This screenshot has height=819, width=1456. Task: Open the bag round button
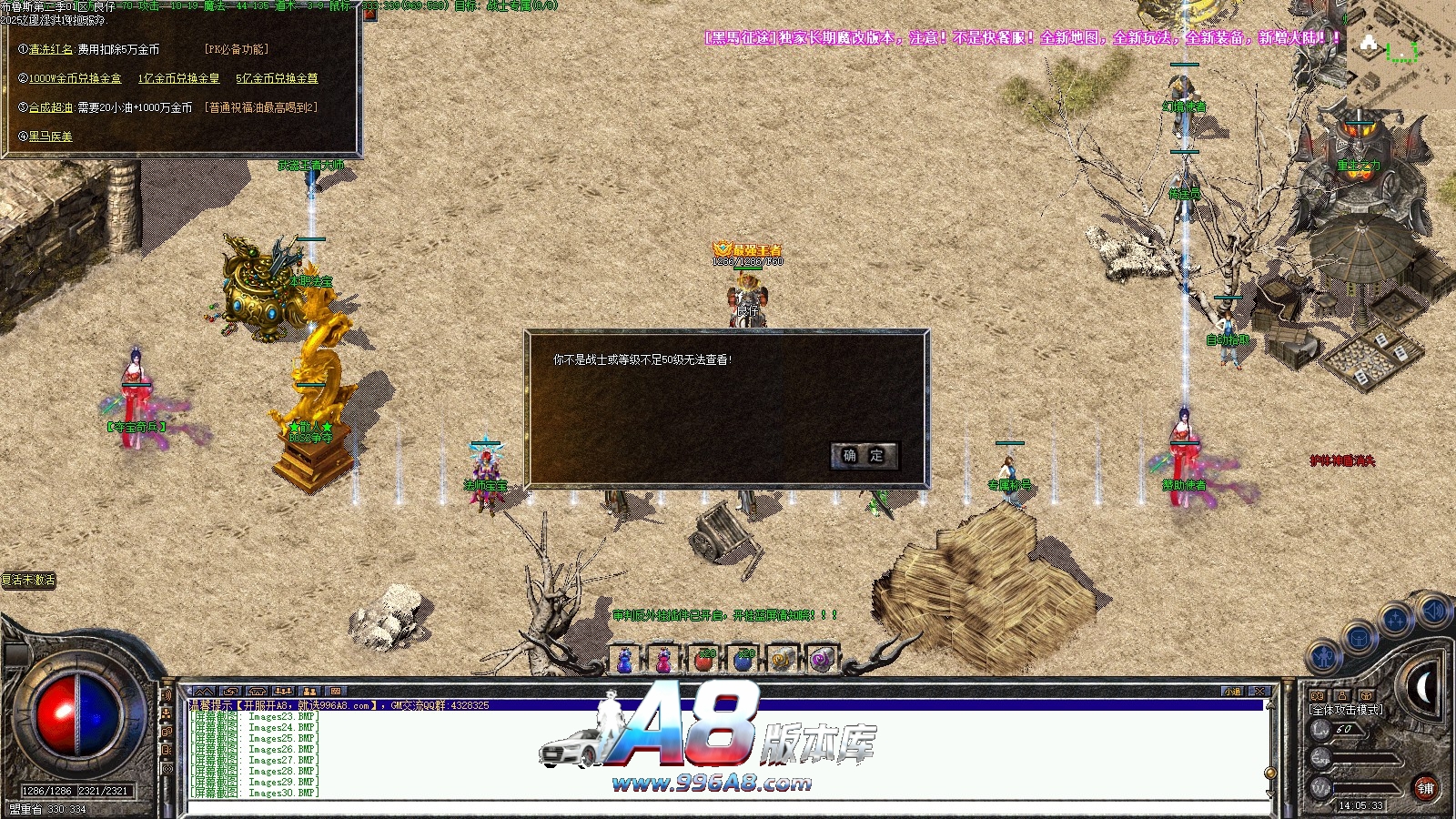(x=1360, y=638)
